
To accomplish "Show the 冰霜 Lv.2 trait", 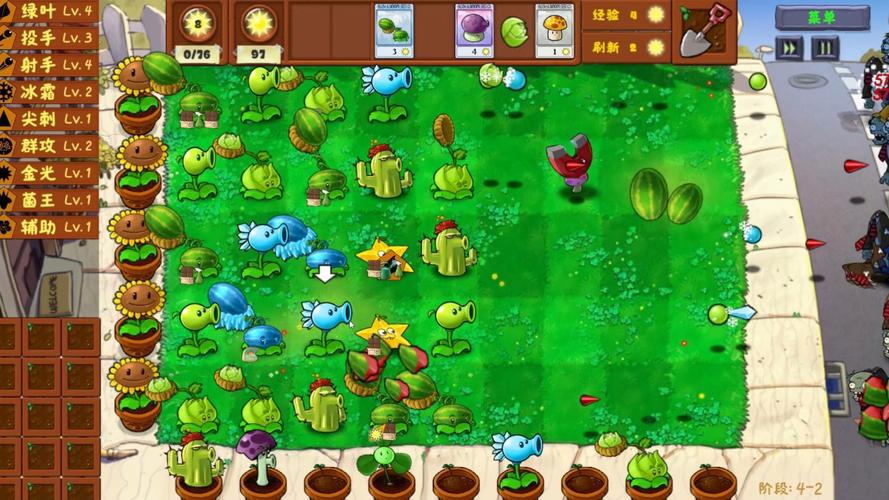I will pyautogui.click(x=49, y=92).
